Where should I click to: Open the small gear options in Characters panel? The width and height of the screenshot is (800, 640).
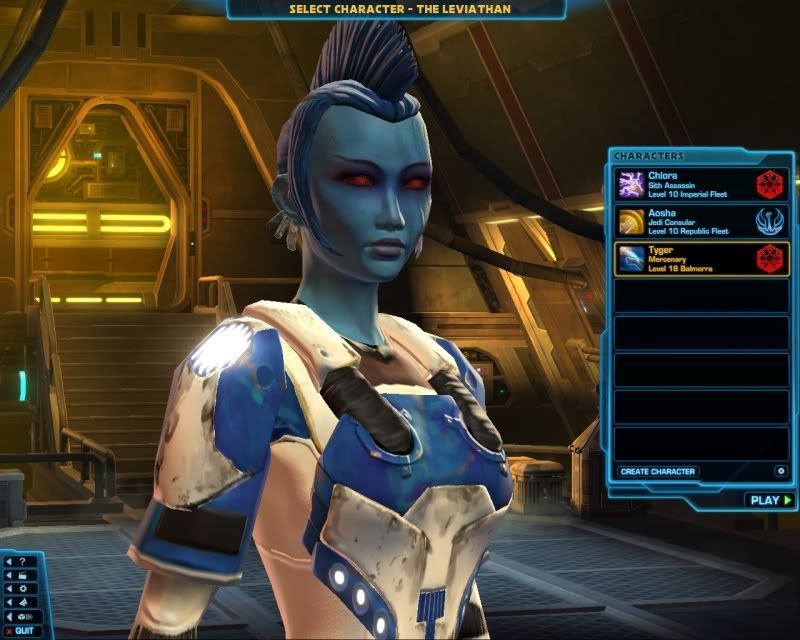780,471
